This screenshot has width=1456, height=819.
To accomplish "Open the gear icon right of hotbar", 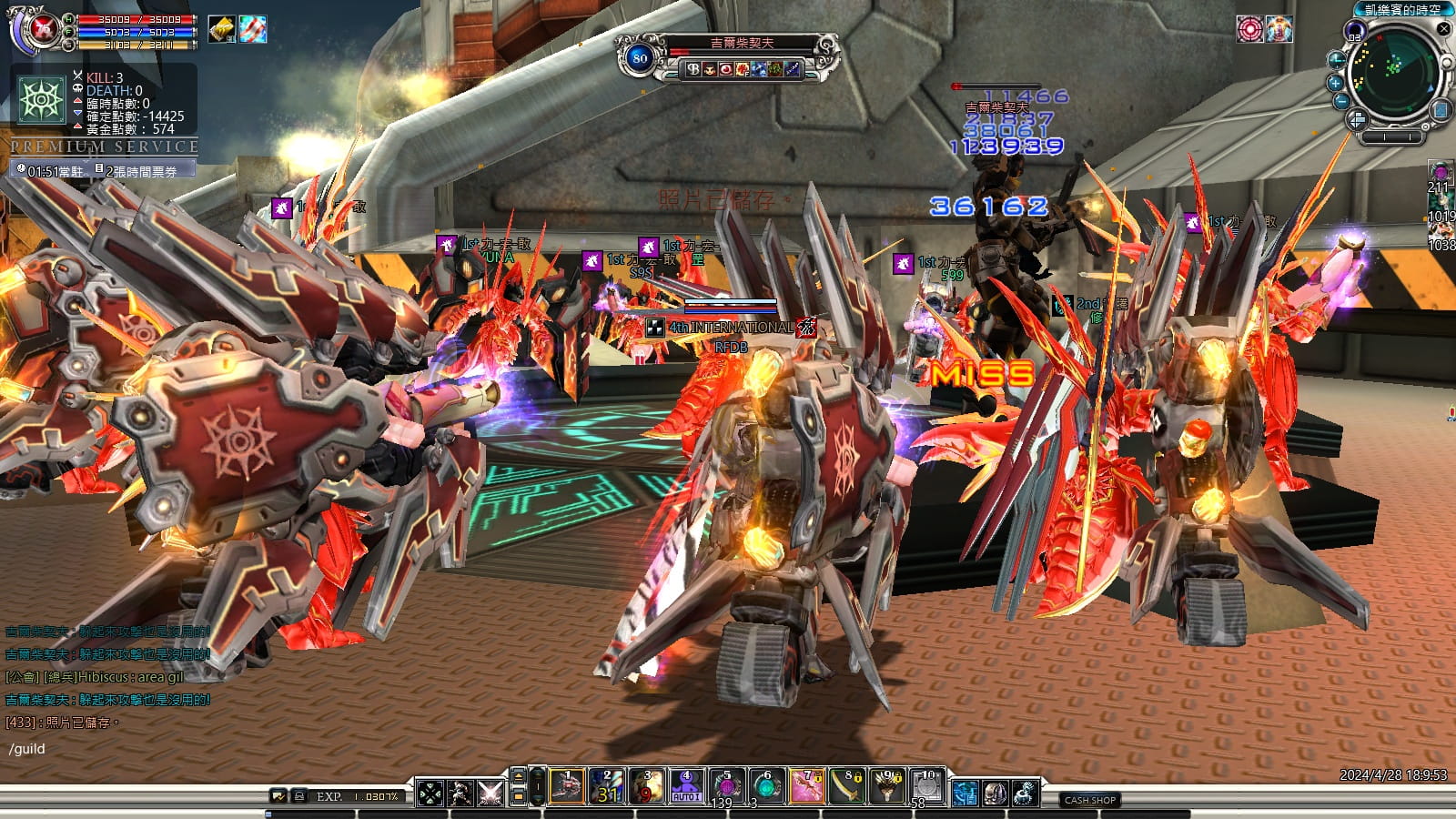I will pos(1026,793).
